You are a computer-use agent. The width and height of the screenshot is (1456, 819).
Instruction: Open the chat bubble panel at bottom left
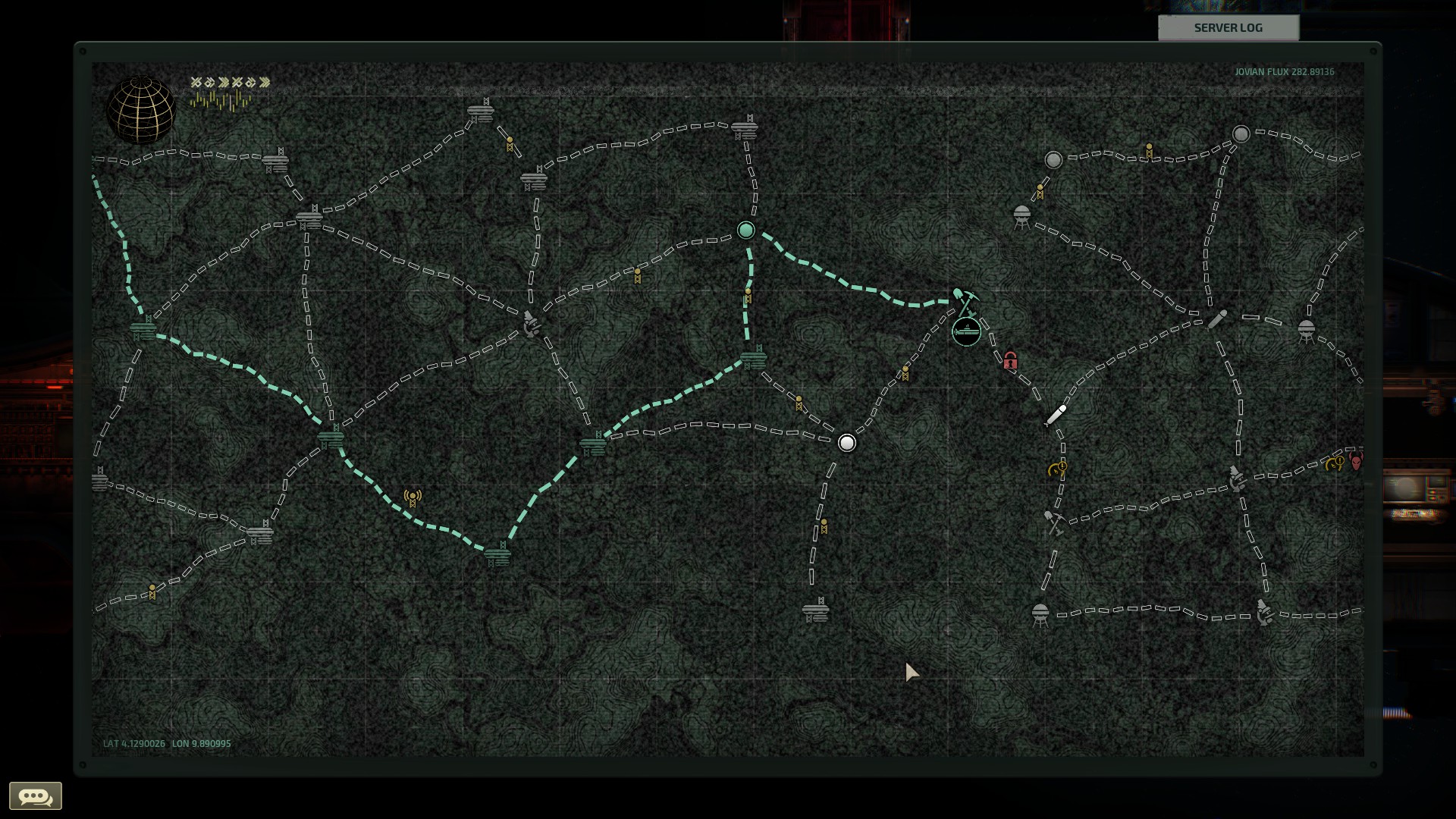tap(36, 795)
